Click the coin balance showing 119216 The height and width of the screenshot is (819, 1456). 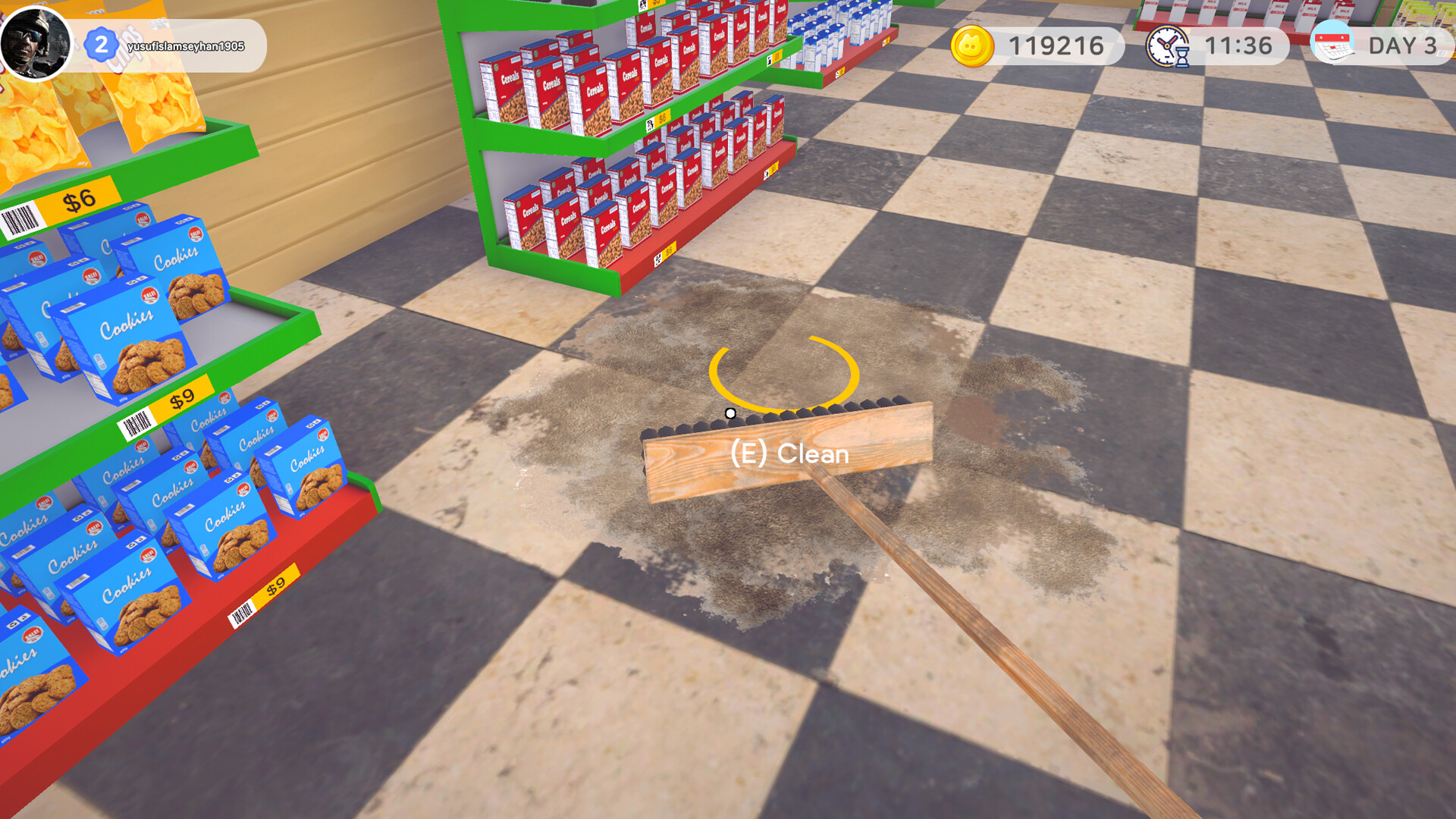click(1054, 45)
